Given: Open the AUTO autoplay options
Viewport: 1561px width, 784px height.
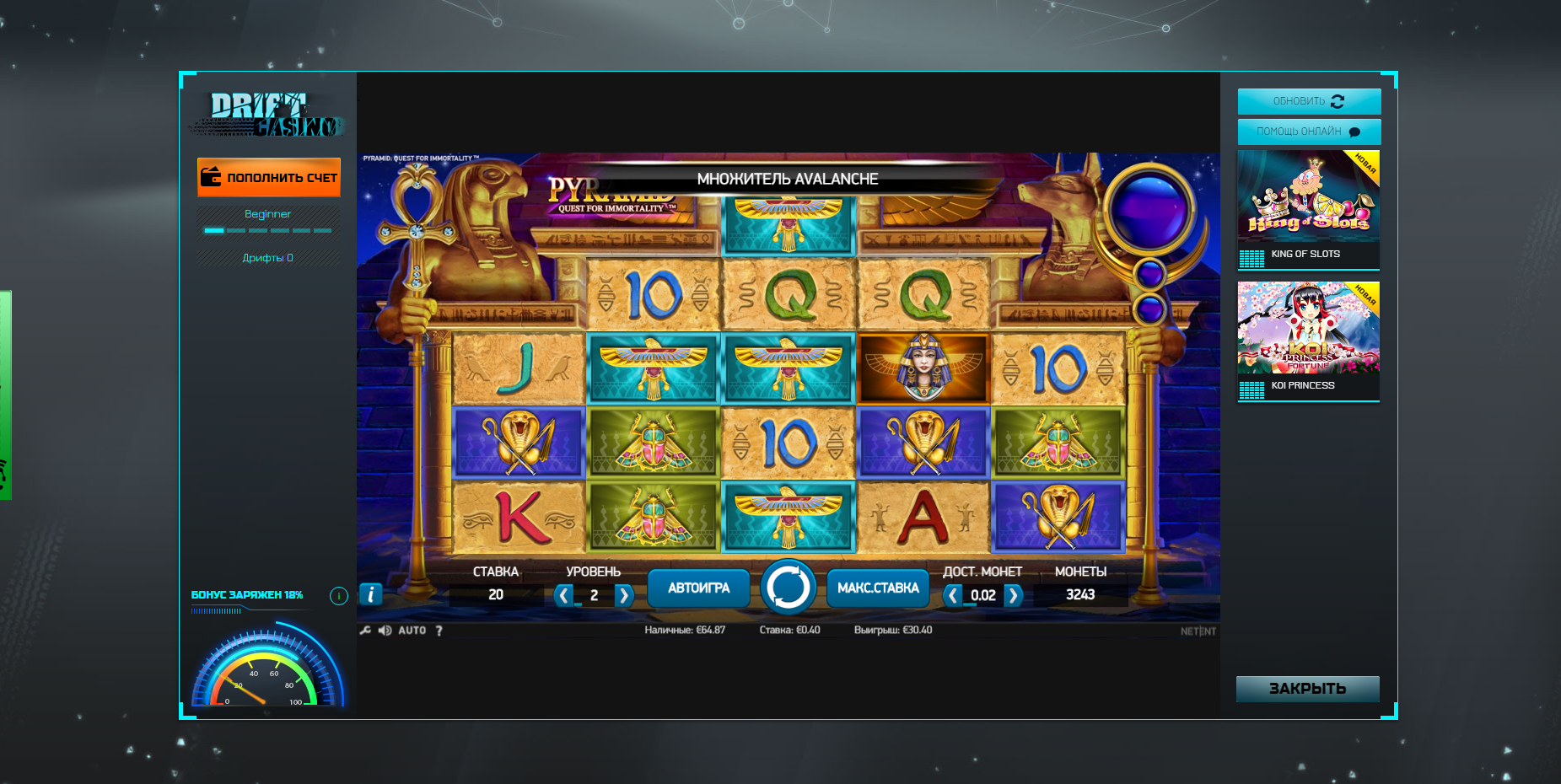Looking at the screenshot, I should 412,631.
